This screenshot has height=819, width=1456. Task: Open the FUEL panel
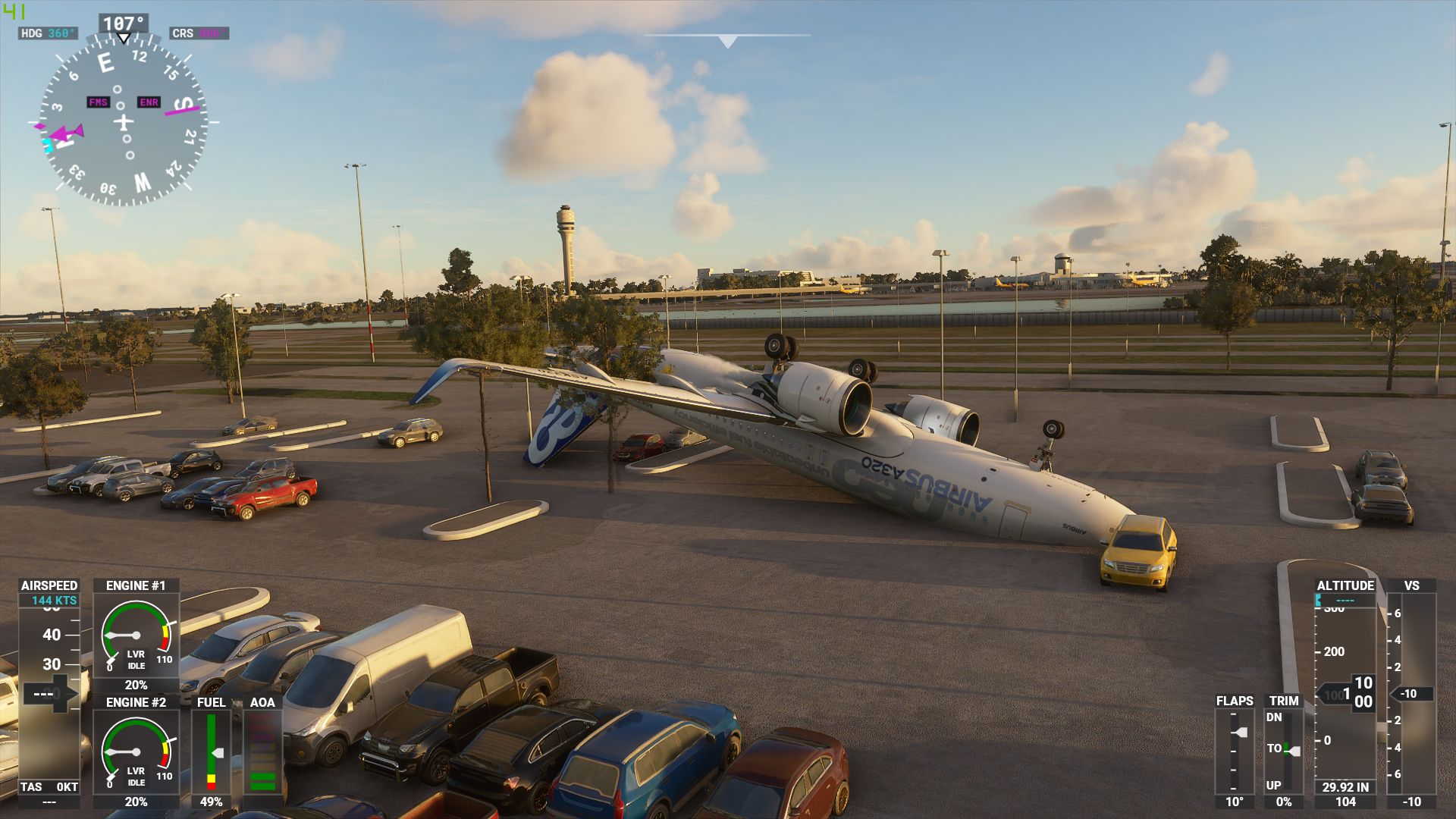pyautogui.click(x=211, y=703)
